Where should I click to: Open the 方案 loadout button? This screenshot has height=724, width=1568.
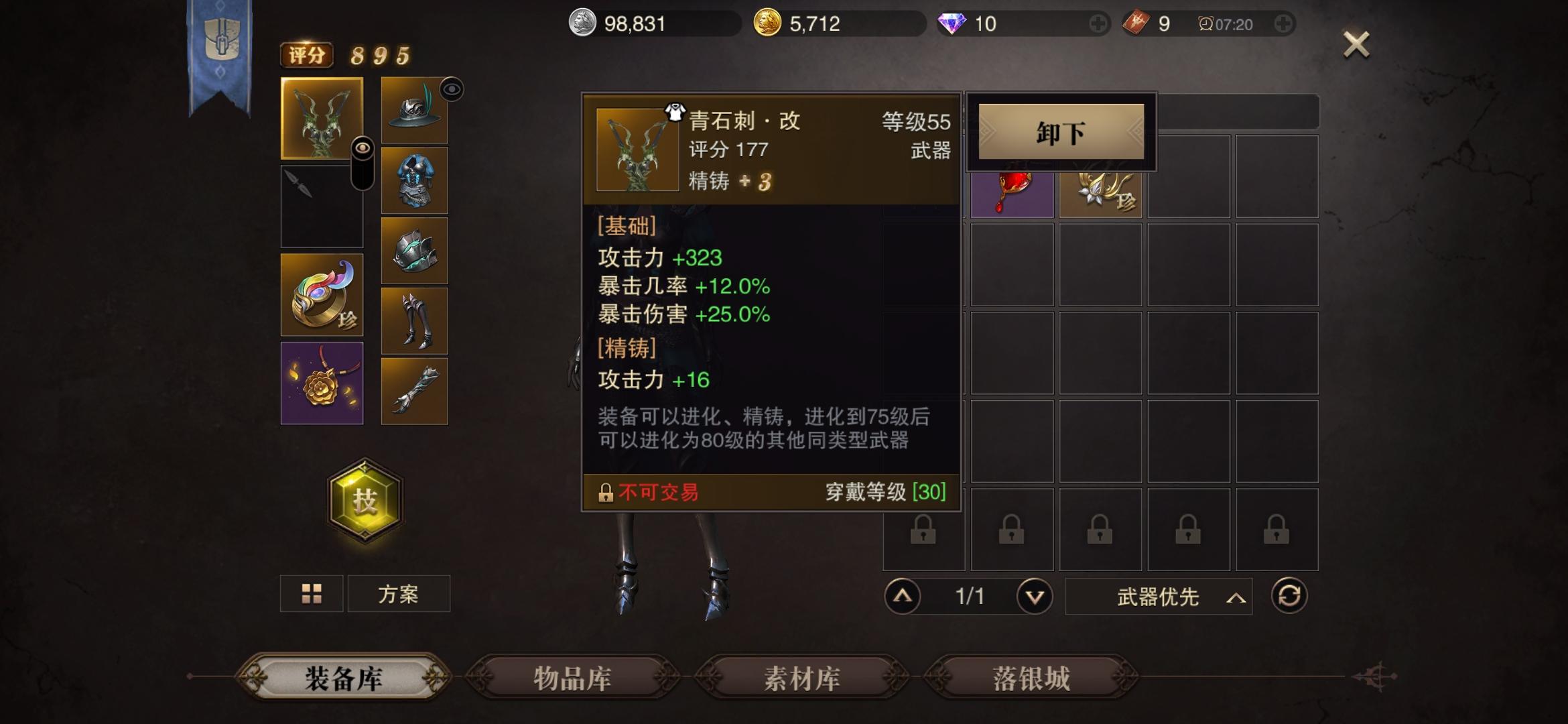(x=399, y=594)
